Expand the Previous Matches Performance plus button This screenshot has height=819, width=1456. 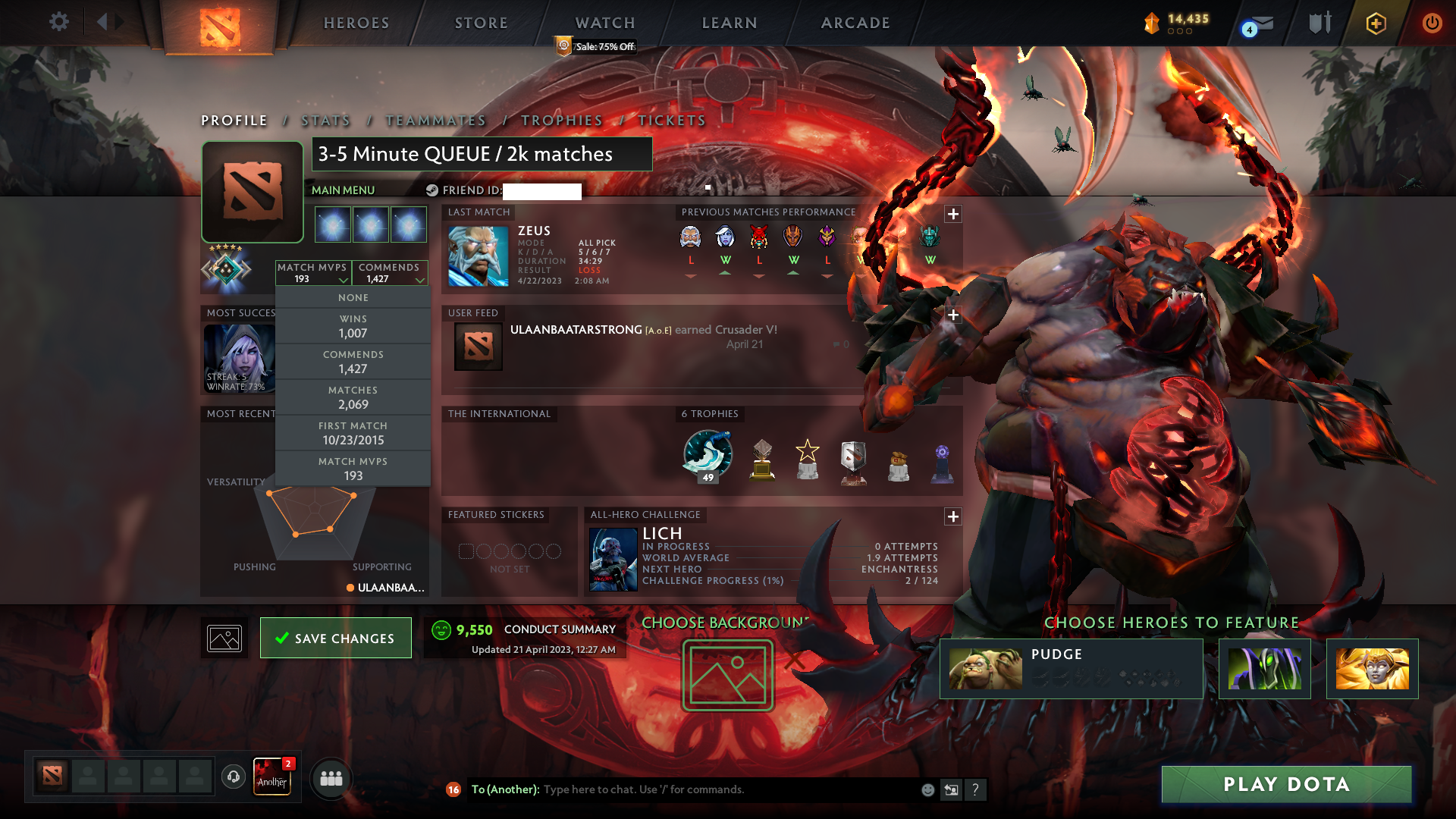pyautogui.click(x=952, y=213)
